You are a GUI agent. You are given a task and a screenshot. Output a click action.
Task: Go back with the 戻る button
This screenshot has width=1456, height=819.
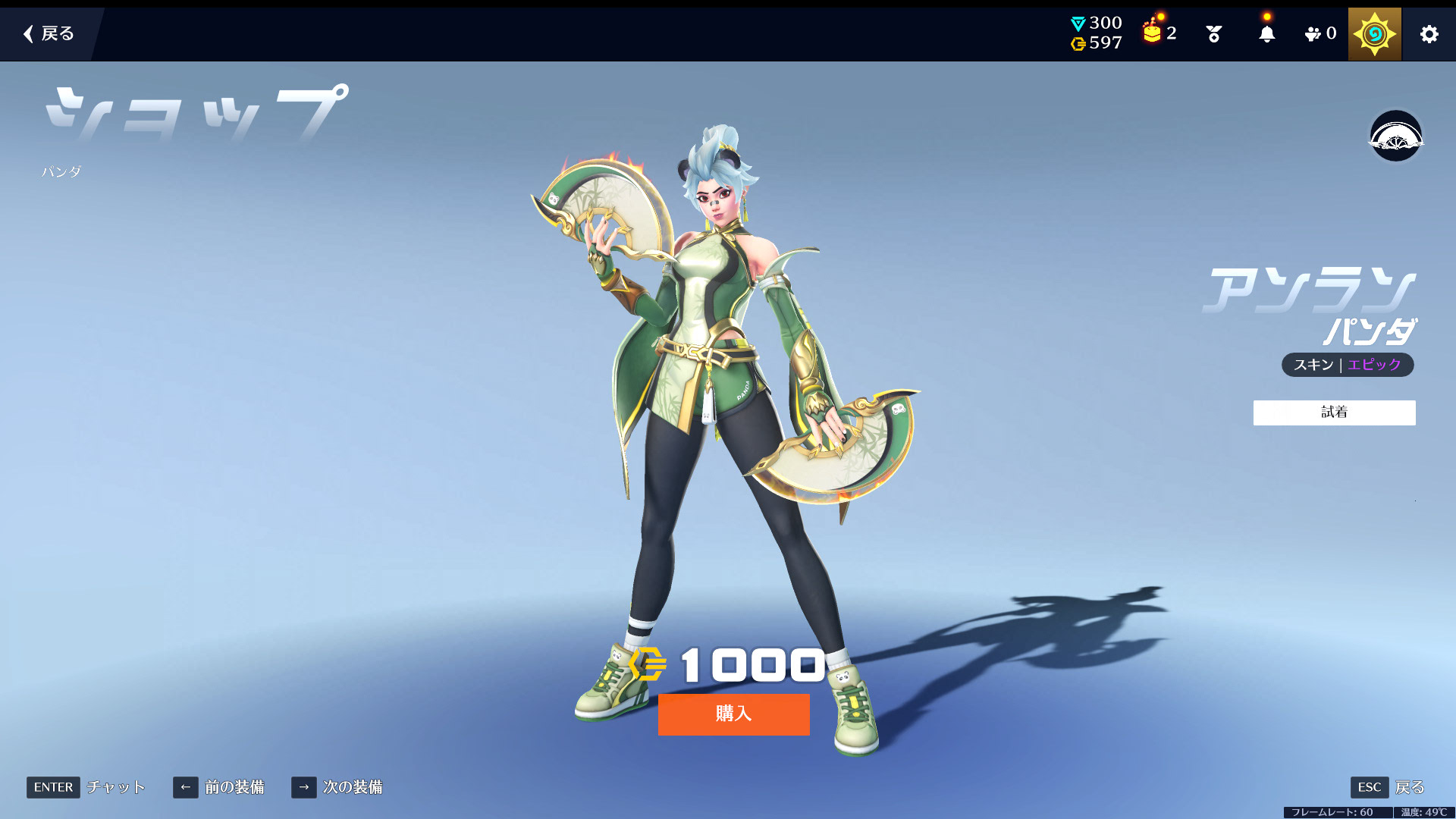tap(49, 33)
